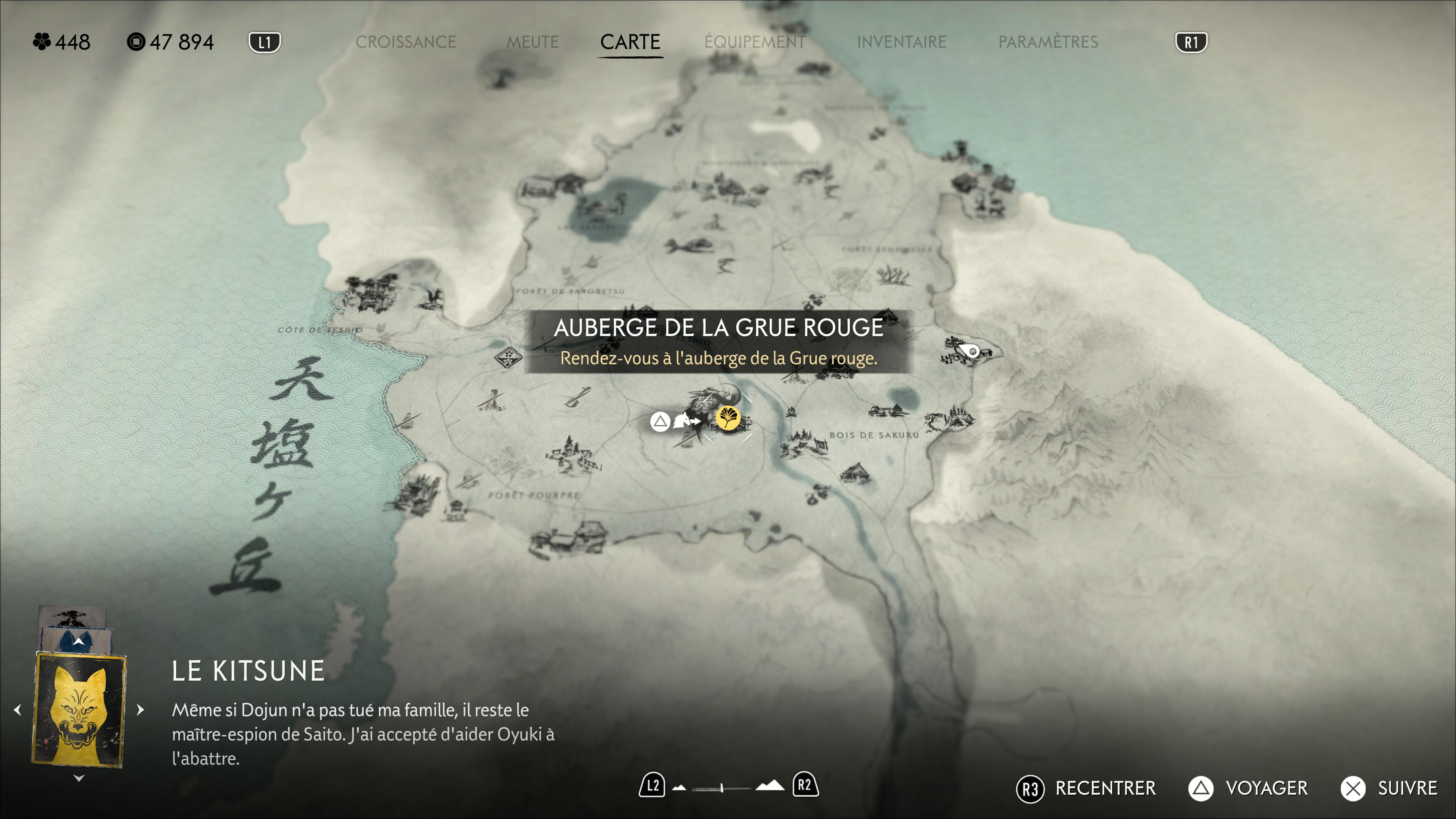This screenshot has width=1456, height=819.
Task: Select the Carte tab
Action: click(630, 42)
